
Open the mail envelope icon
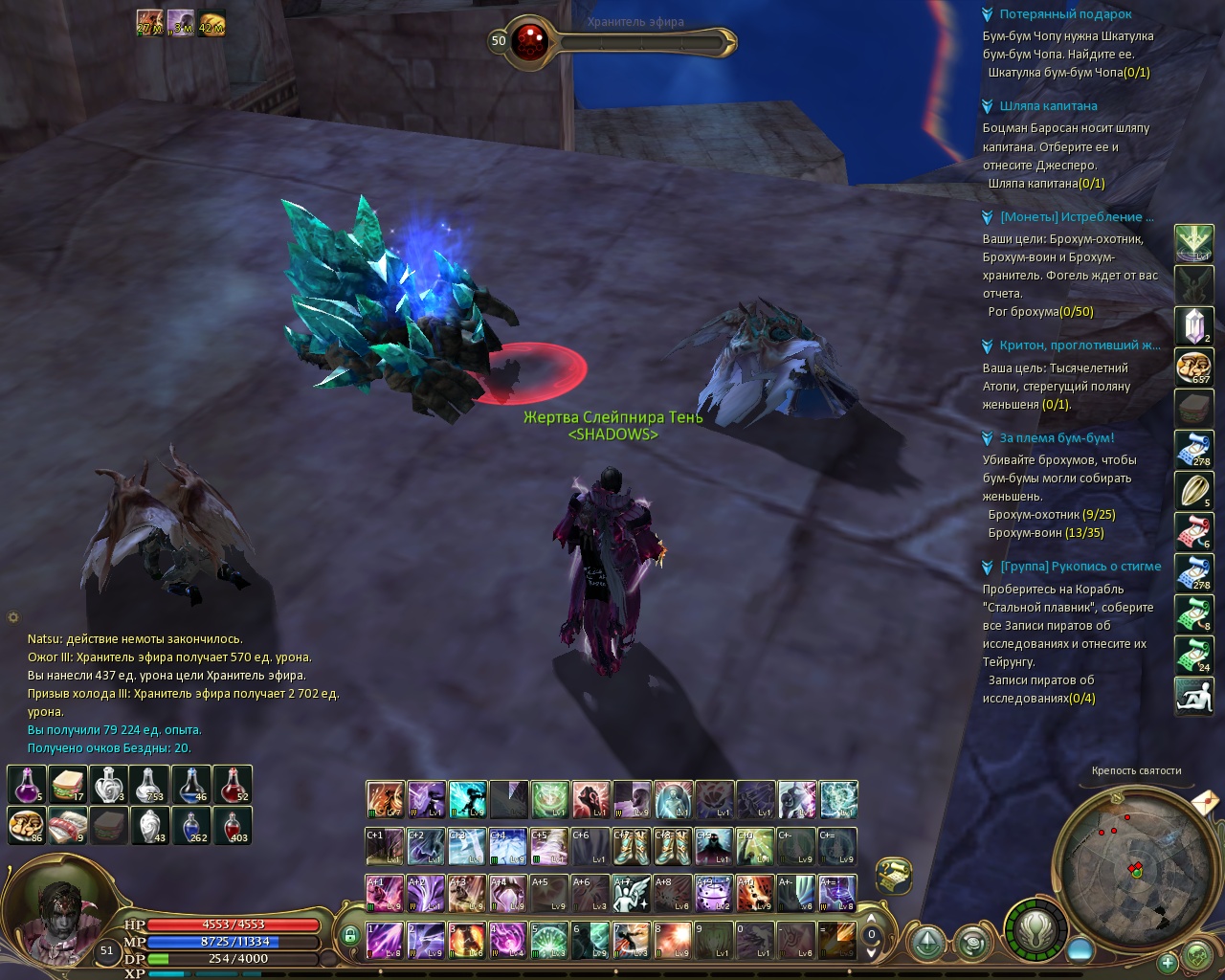[x=1205, y=800]
